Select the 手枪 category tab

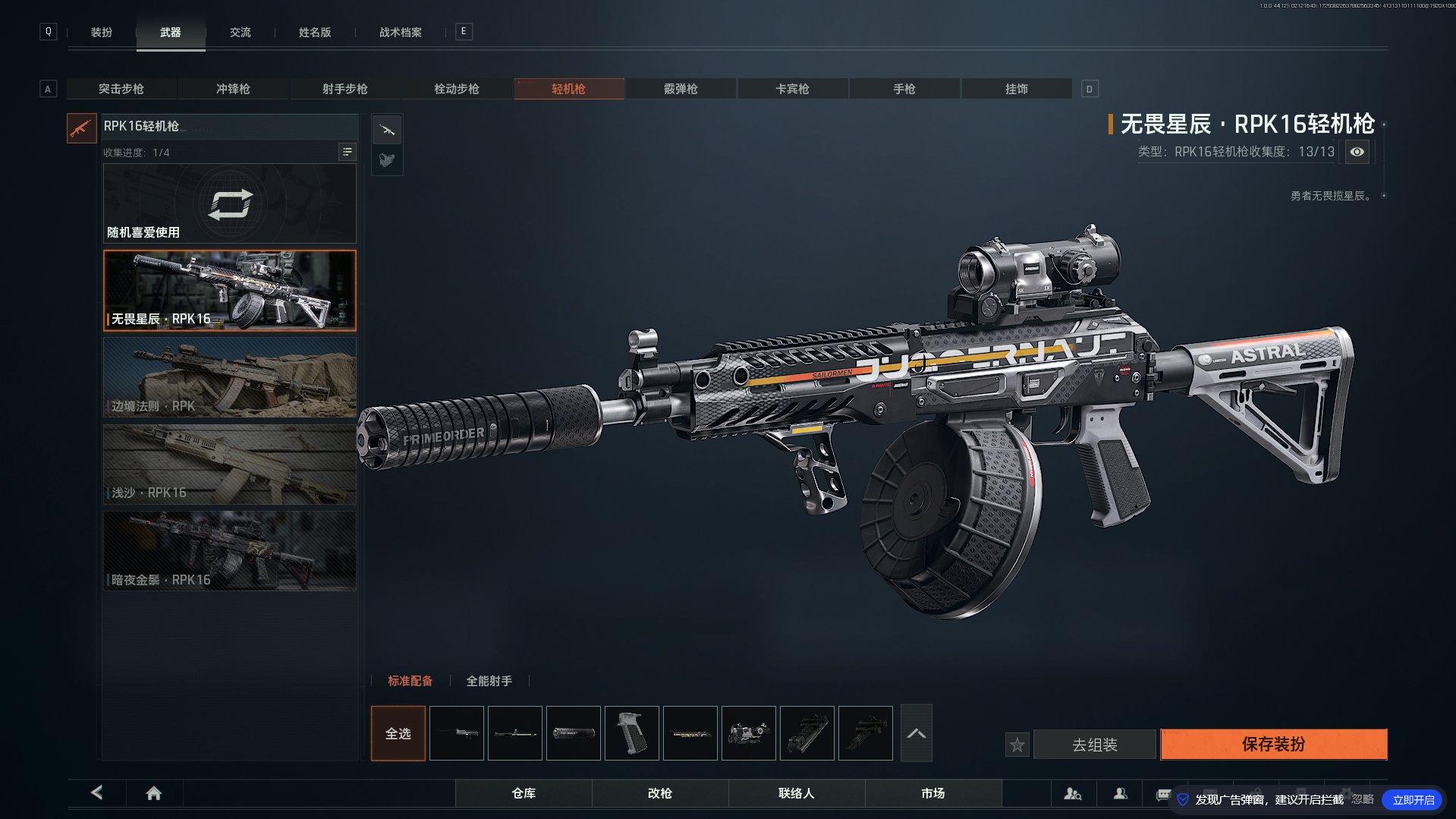(904, 89)
